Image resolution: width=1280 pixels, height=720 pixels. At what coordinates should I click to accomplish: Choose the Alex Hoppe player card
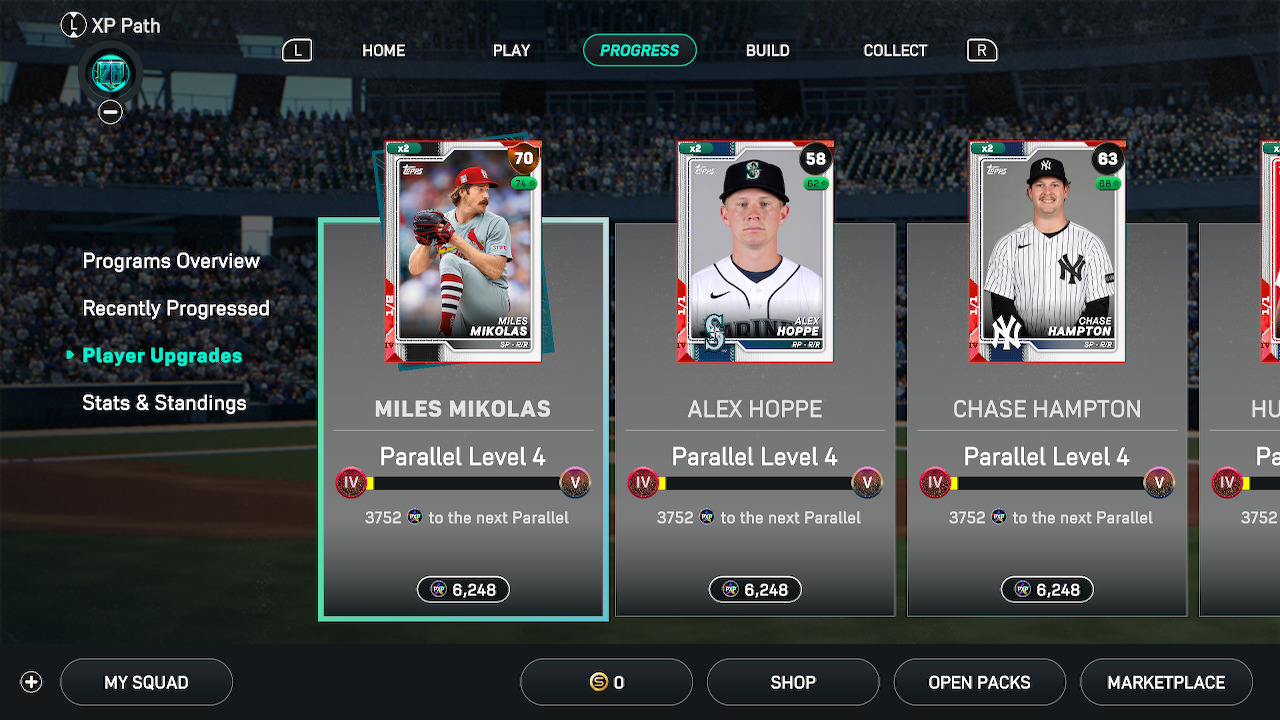tap(755, 252)
